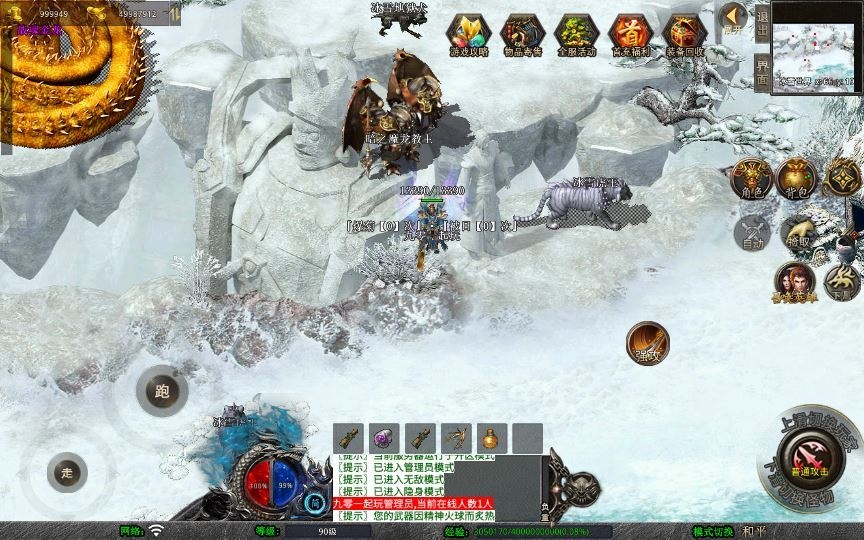Tap the 跑 run button
The width and height of the screenshot is (864, 540).
click(162, 391)
